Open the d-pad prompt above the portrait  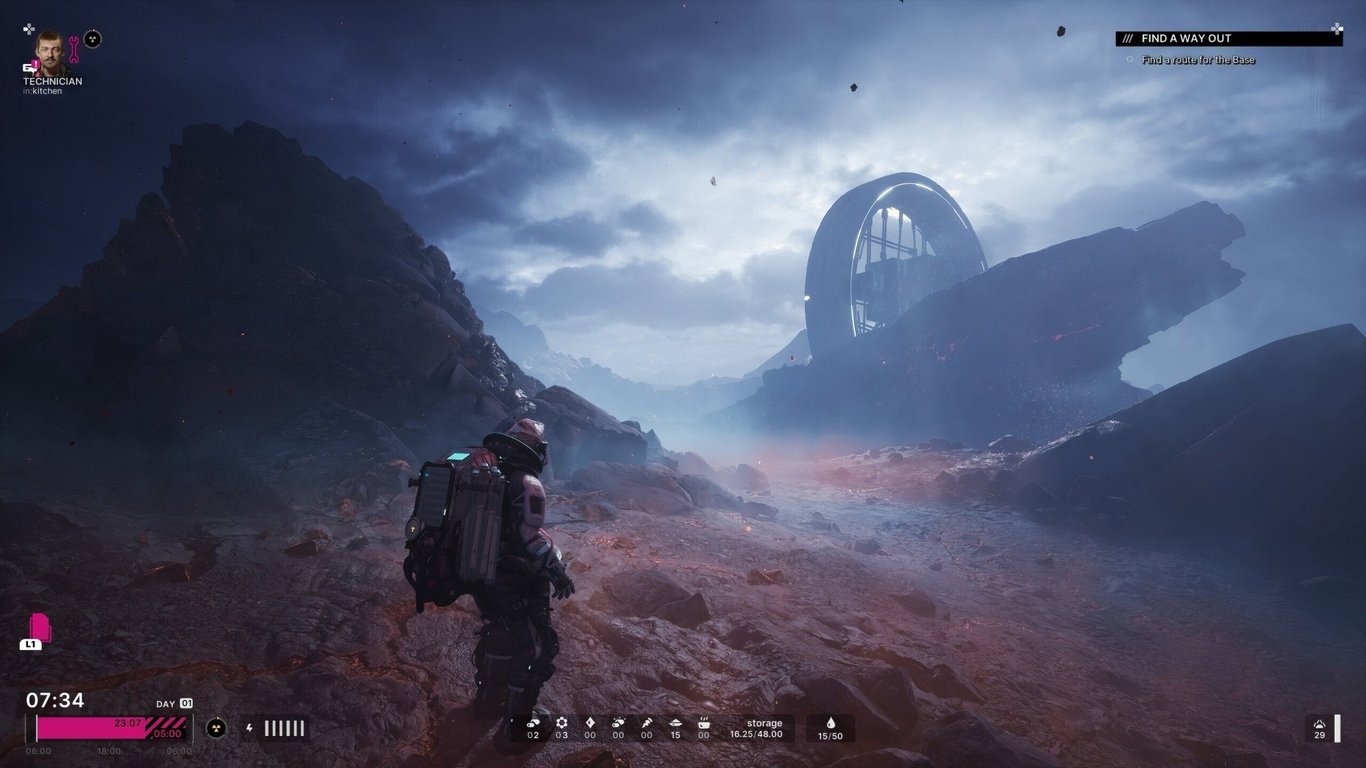29,27
